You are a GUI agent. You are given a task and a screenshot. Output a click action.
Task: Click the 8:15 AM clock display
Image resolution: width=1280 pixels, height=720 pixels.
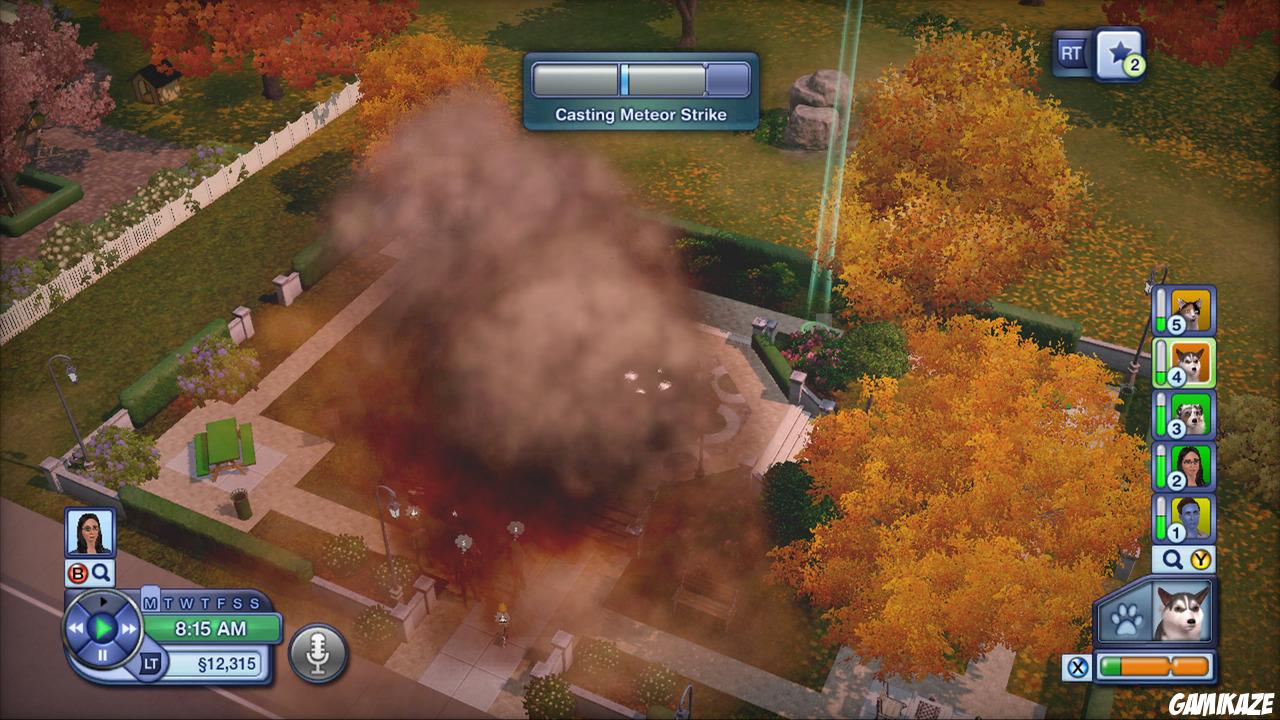coord(210,627)
